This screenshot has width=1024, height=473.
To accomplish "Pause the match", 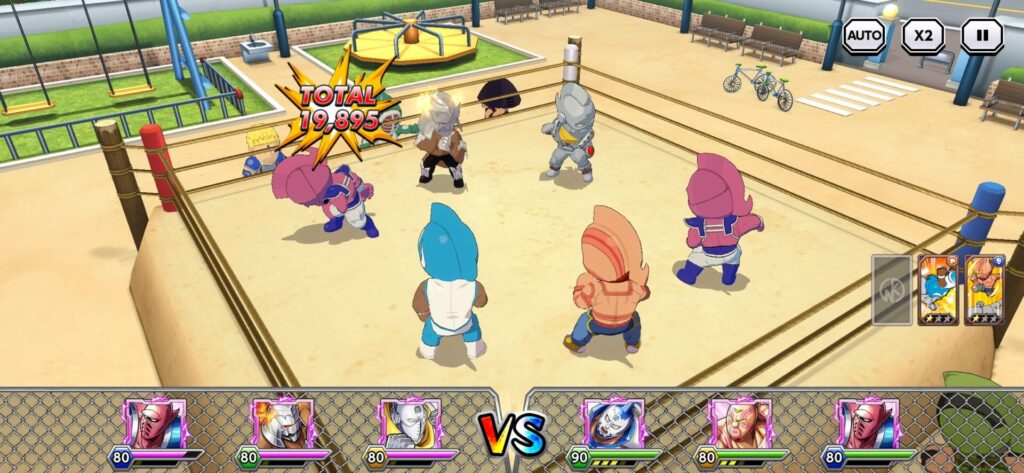I will (981, 36).
